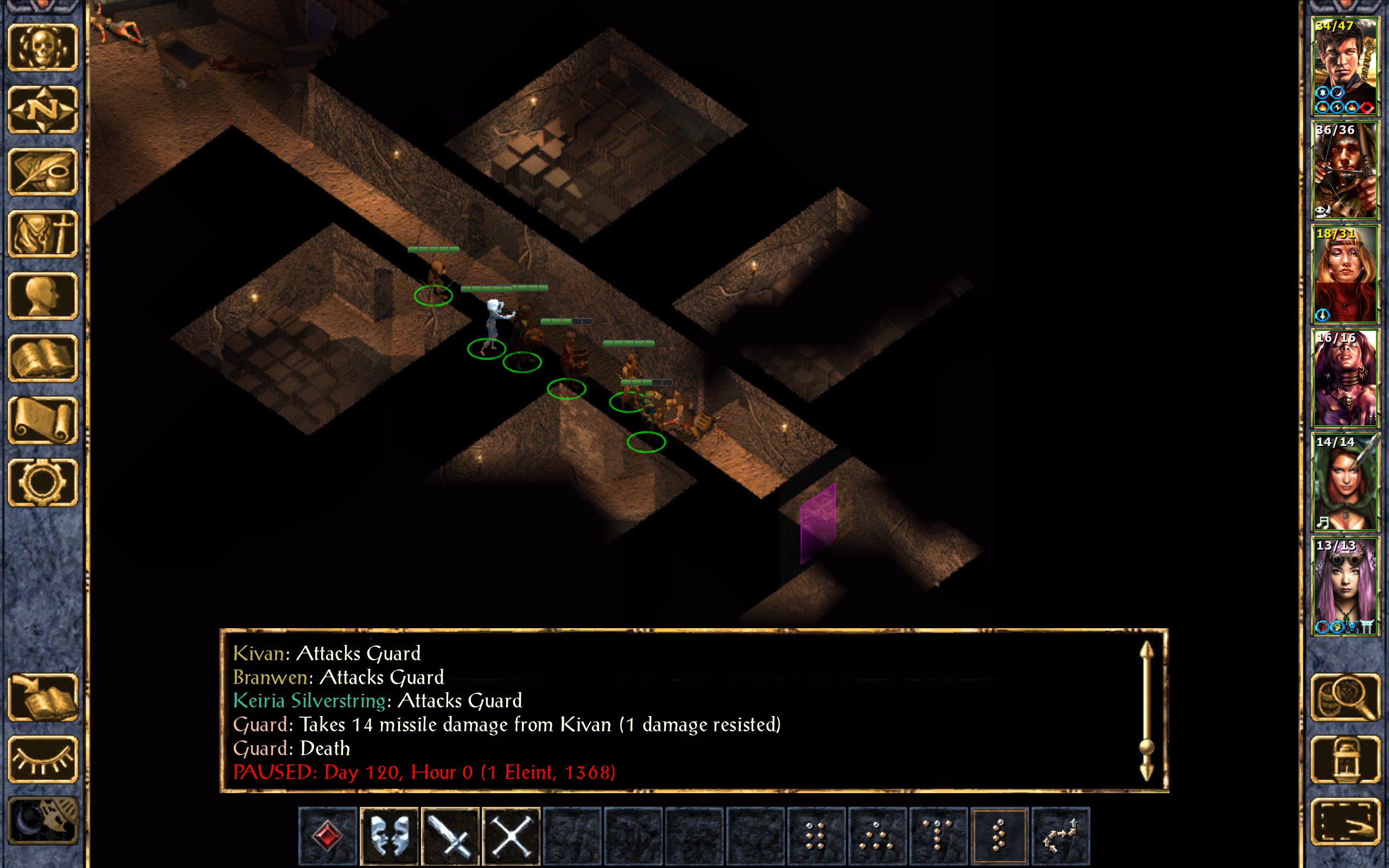
Task: Choose the single sword attack action
Action: click(x=450, y=835)
